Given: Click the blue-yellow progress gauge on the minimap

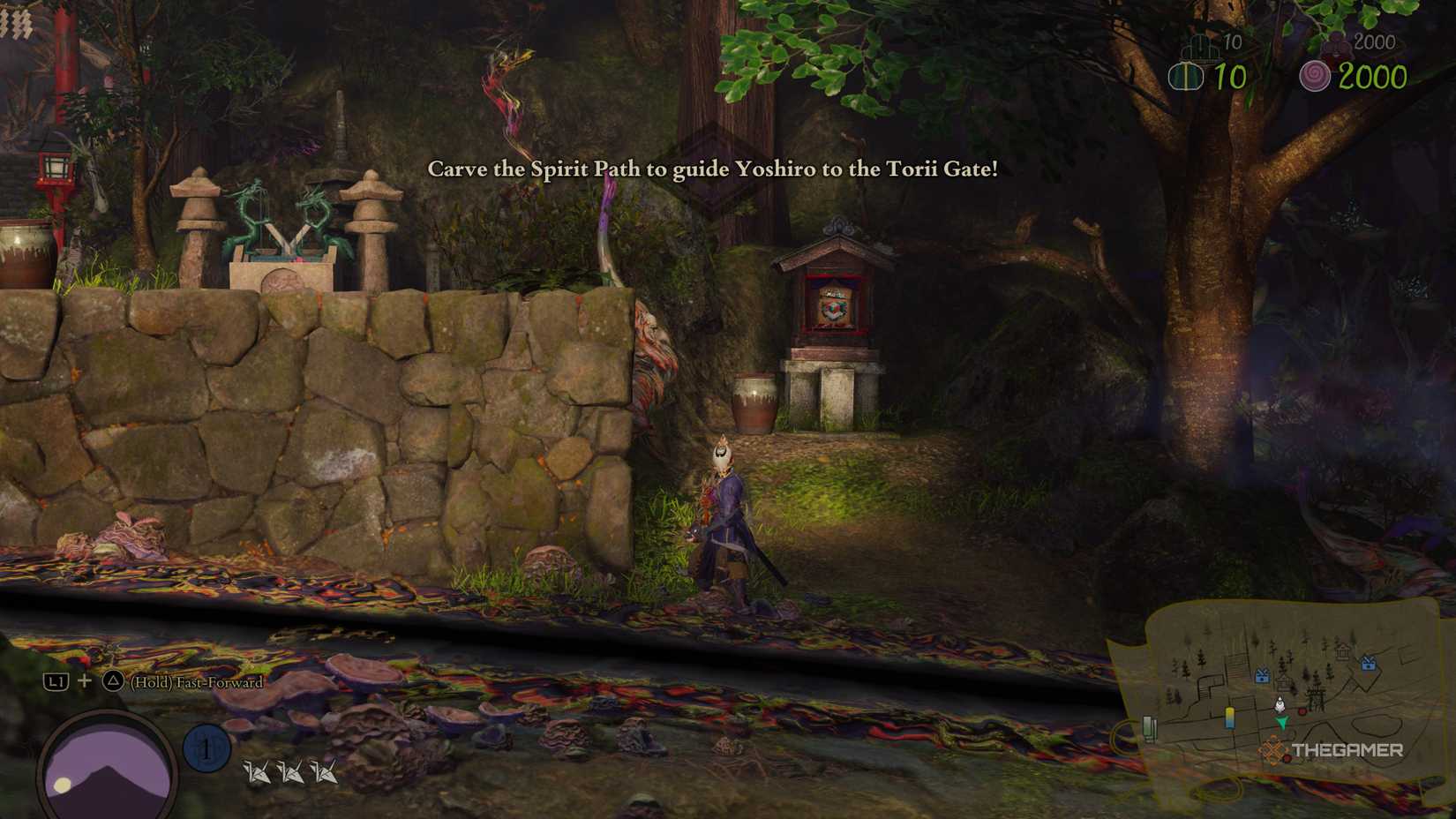Looking at the screenshot, I should [x=1229, y=718].
